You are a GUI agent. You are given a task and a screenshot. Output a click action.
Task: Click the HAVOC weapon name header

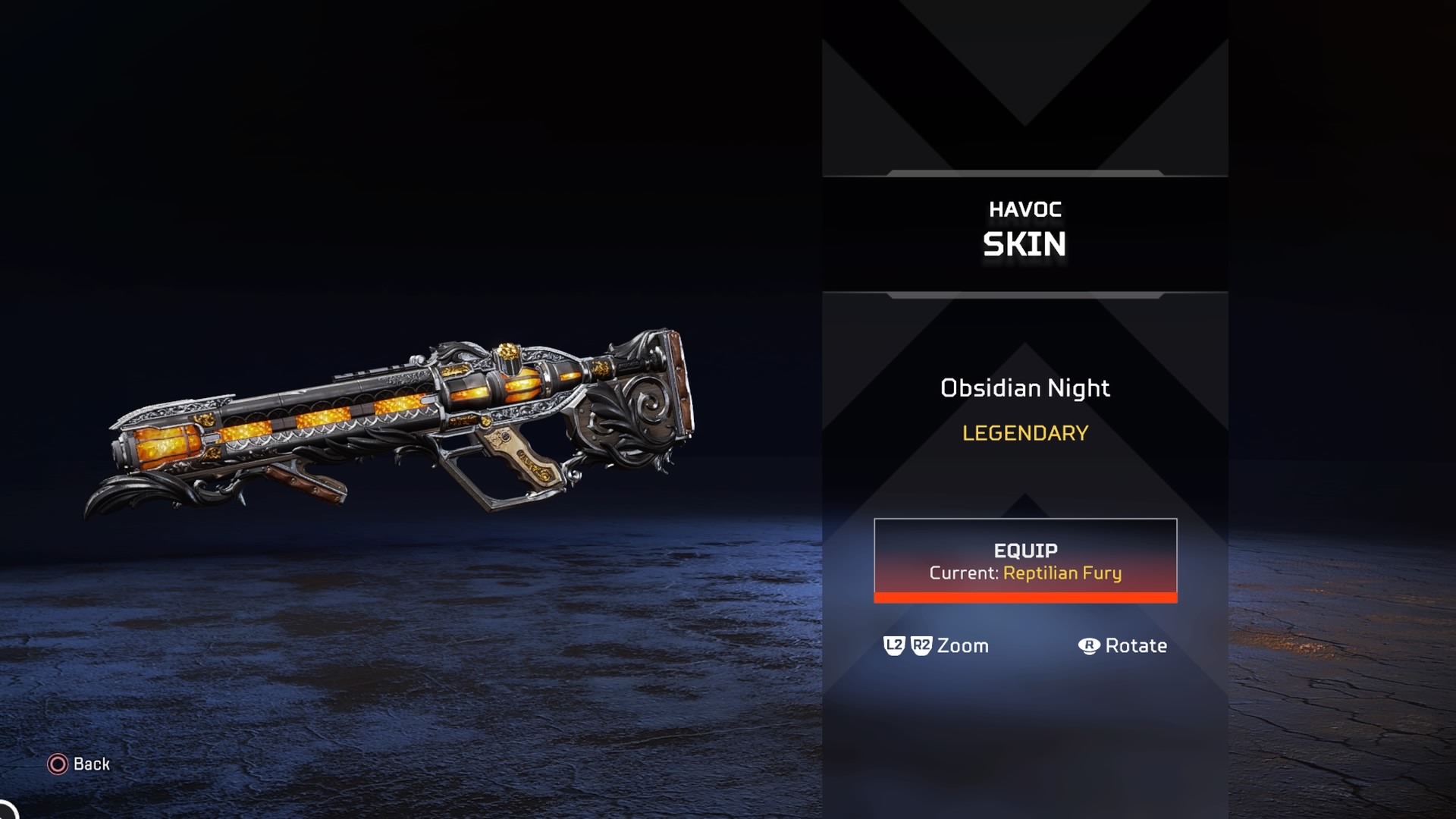(1025, 210)
